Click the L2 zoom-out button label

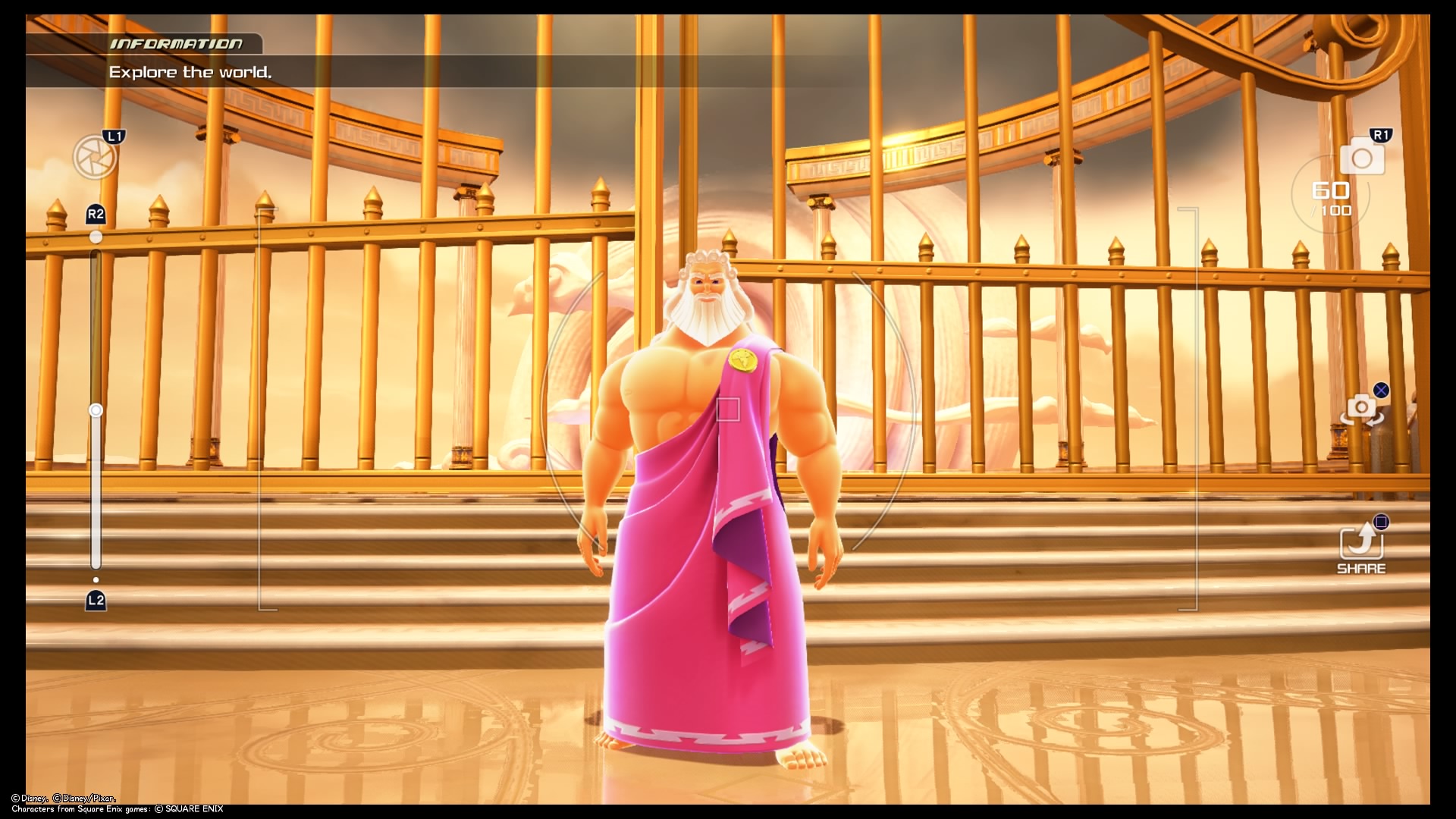point(96,600)
